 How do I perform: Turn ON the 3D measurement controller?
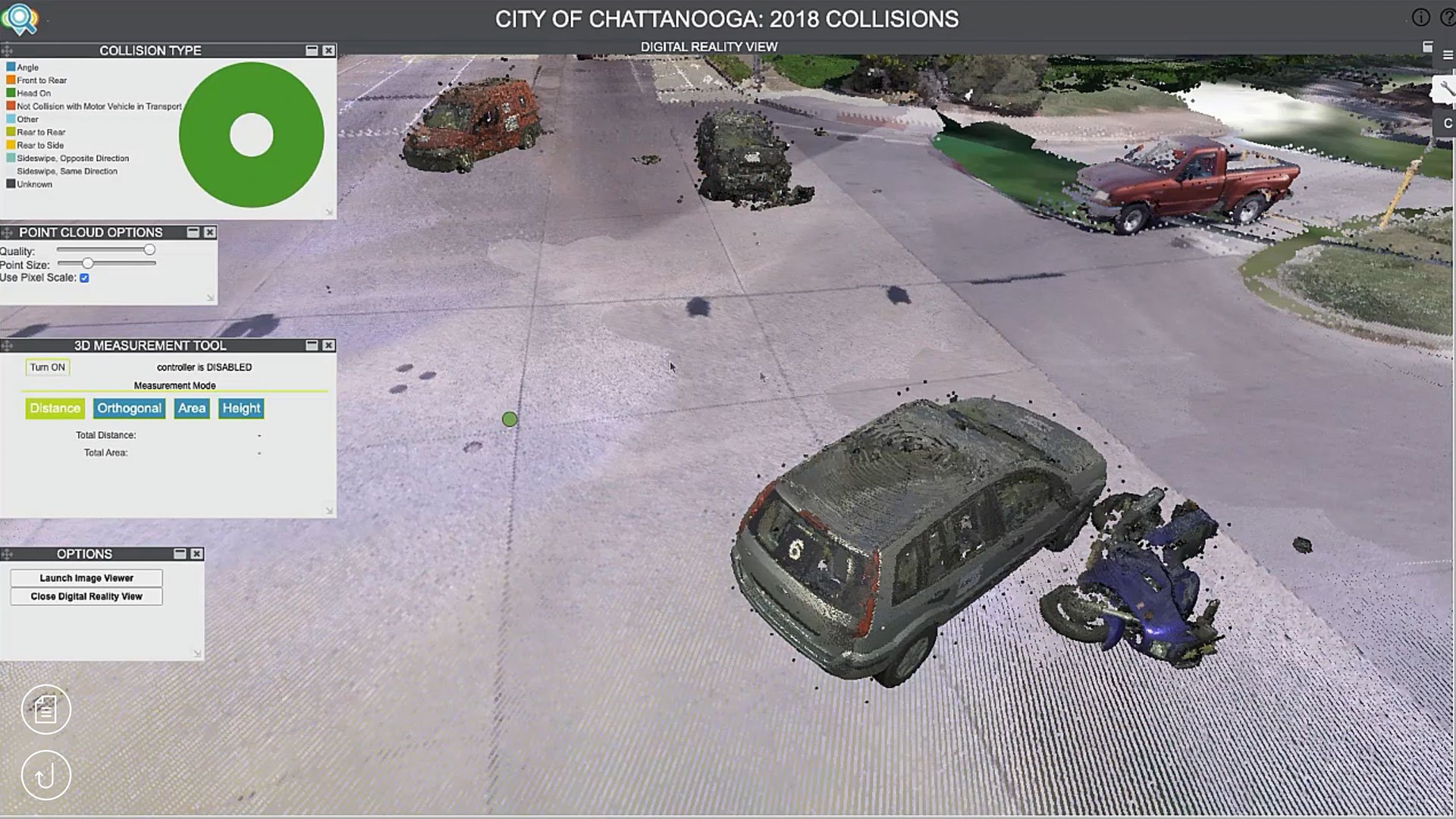pyautogui.click(x=47, y=367)
